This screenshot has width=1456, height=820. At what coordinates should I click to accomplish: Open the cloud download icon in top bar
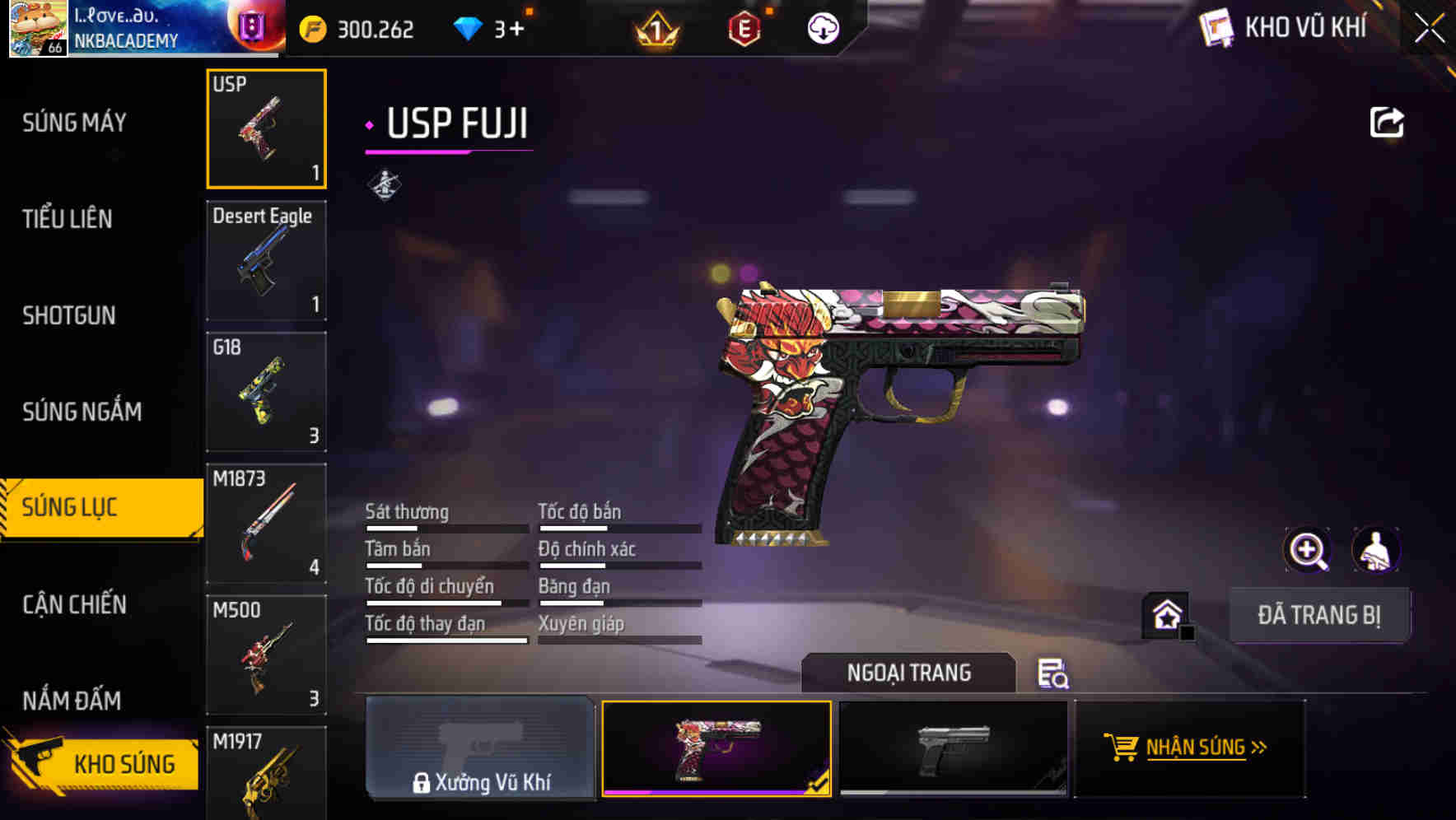[x=821, y=28]
